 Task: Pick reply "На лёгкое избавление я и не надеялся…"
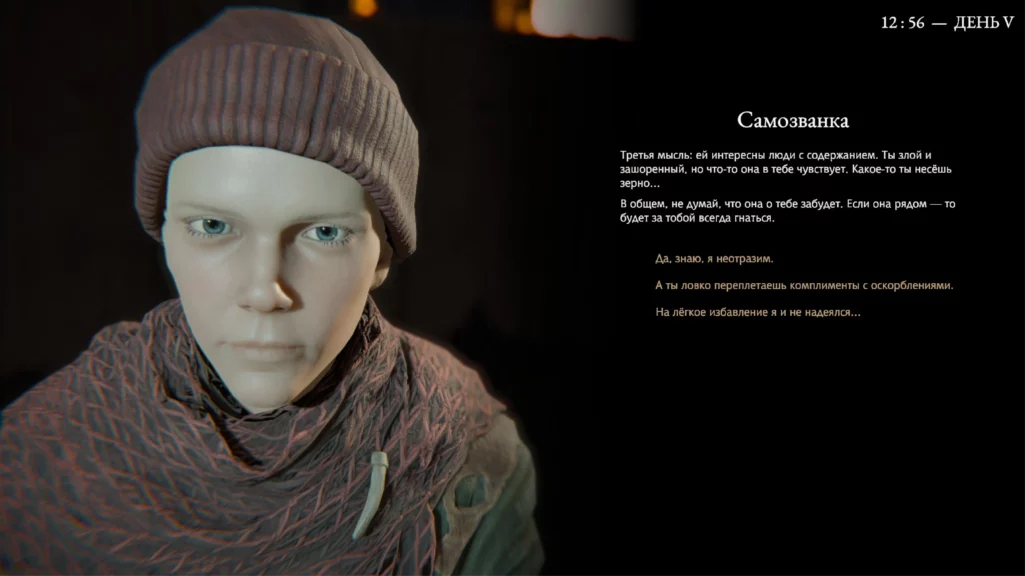coord(757,313)
